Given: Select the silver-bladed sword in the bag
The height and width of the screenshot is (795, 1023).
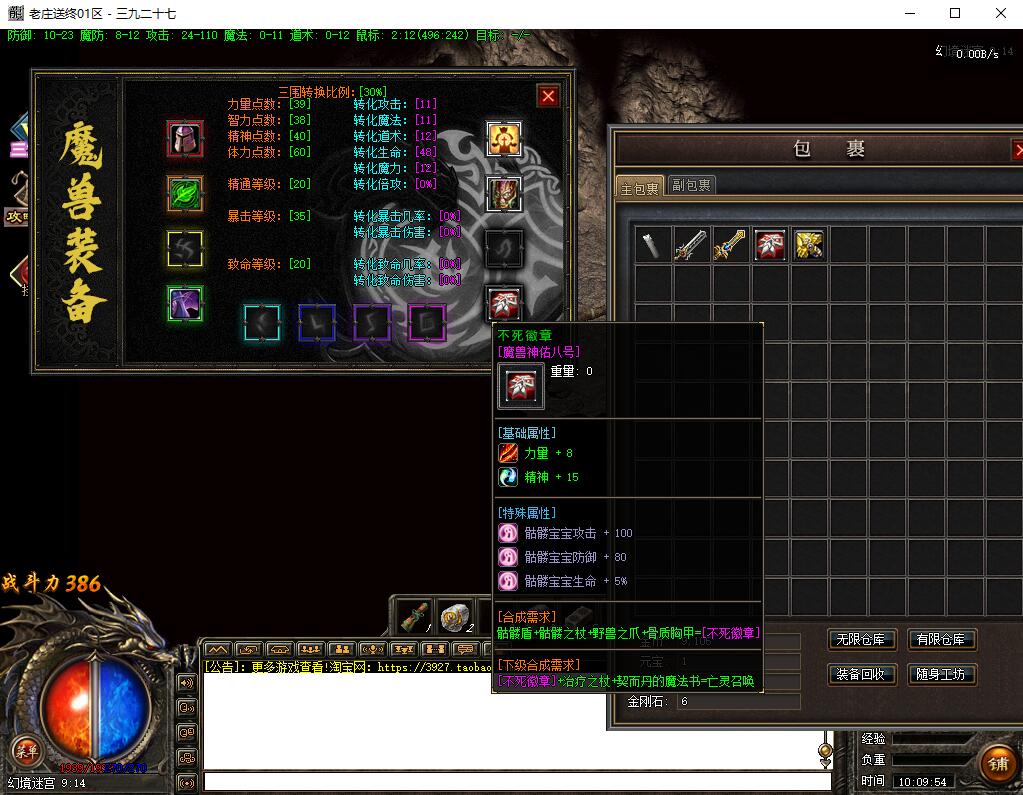Looking at the screenshot, I should pos(691,245).
